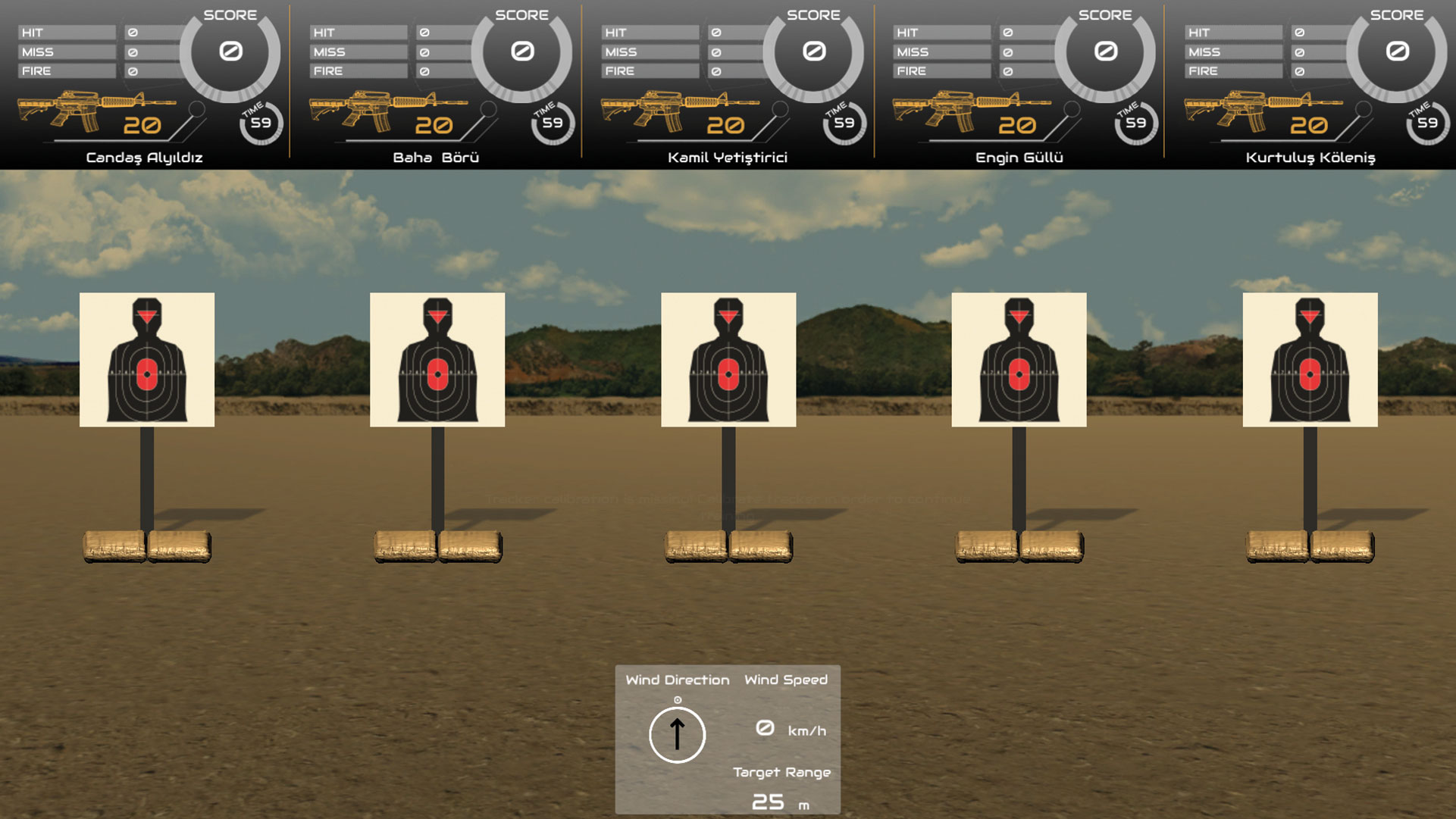This screenshot has height=819, width=1456.
Task: Click the HIT counter field for Candaş Alyıldız
Action: [67, 32]
